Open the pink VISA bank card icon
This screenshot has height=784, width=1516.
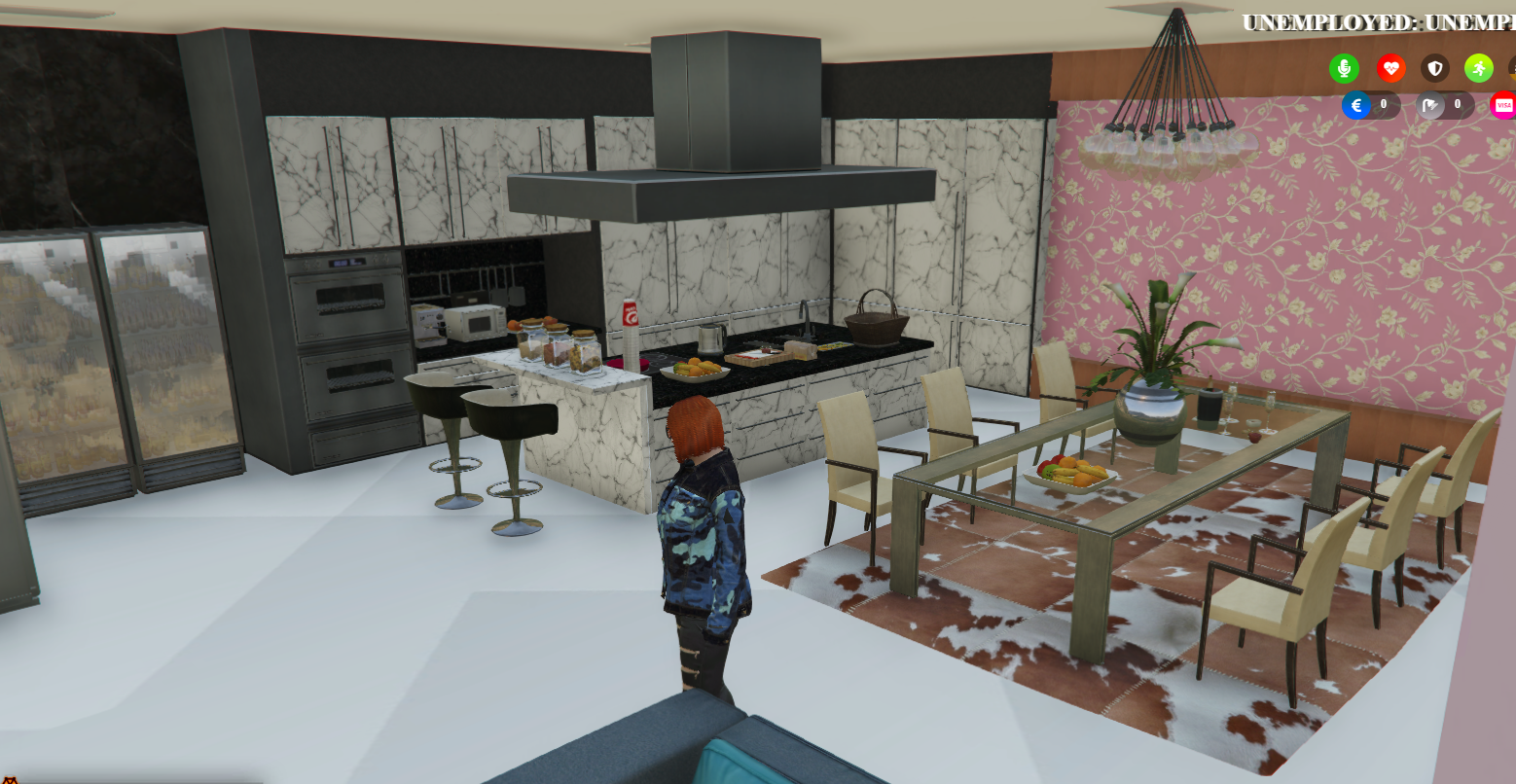click(x=1503, y=105)
